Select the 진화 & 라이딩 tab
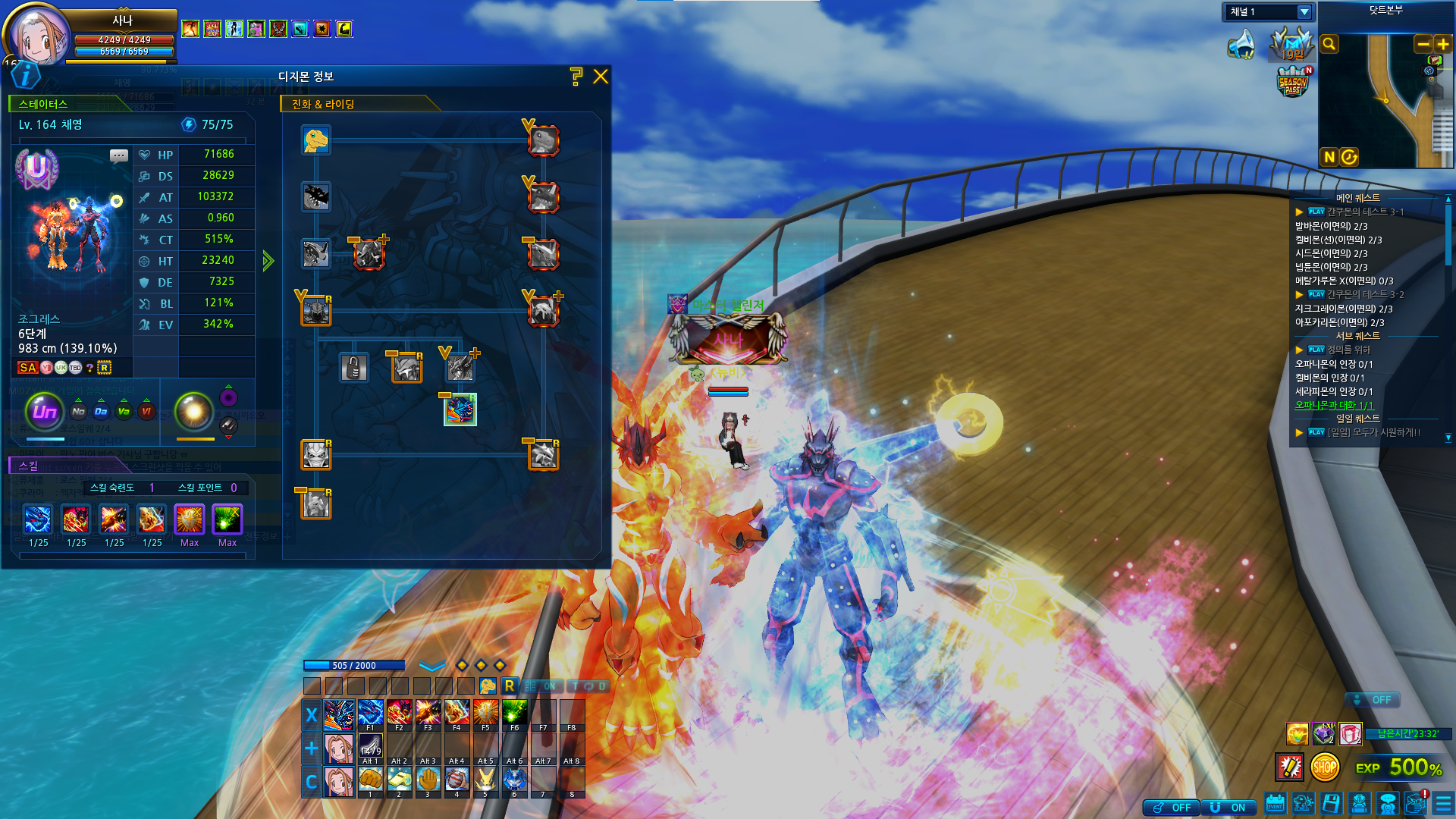1456x819 pixels. (323, 104)
